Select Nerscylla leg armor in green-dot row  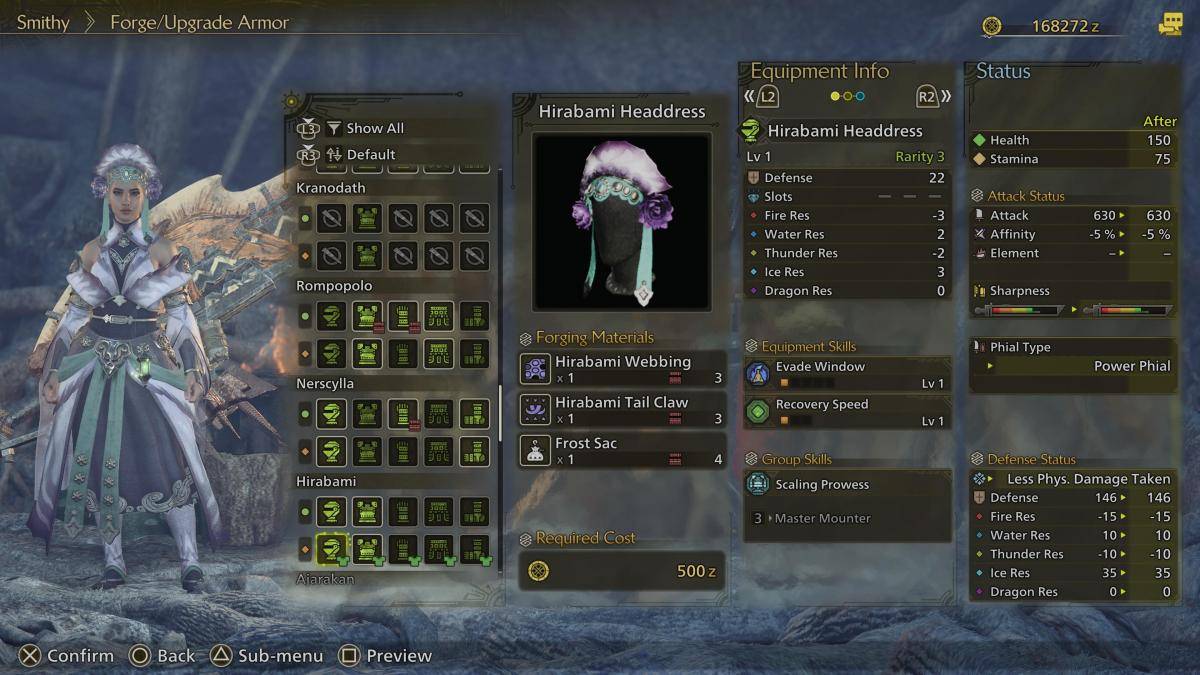pyautogui.click(x=474, y=414)
